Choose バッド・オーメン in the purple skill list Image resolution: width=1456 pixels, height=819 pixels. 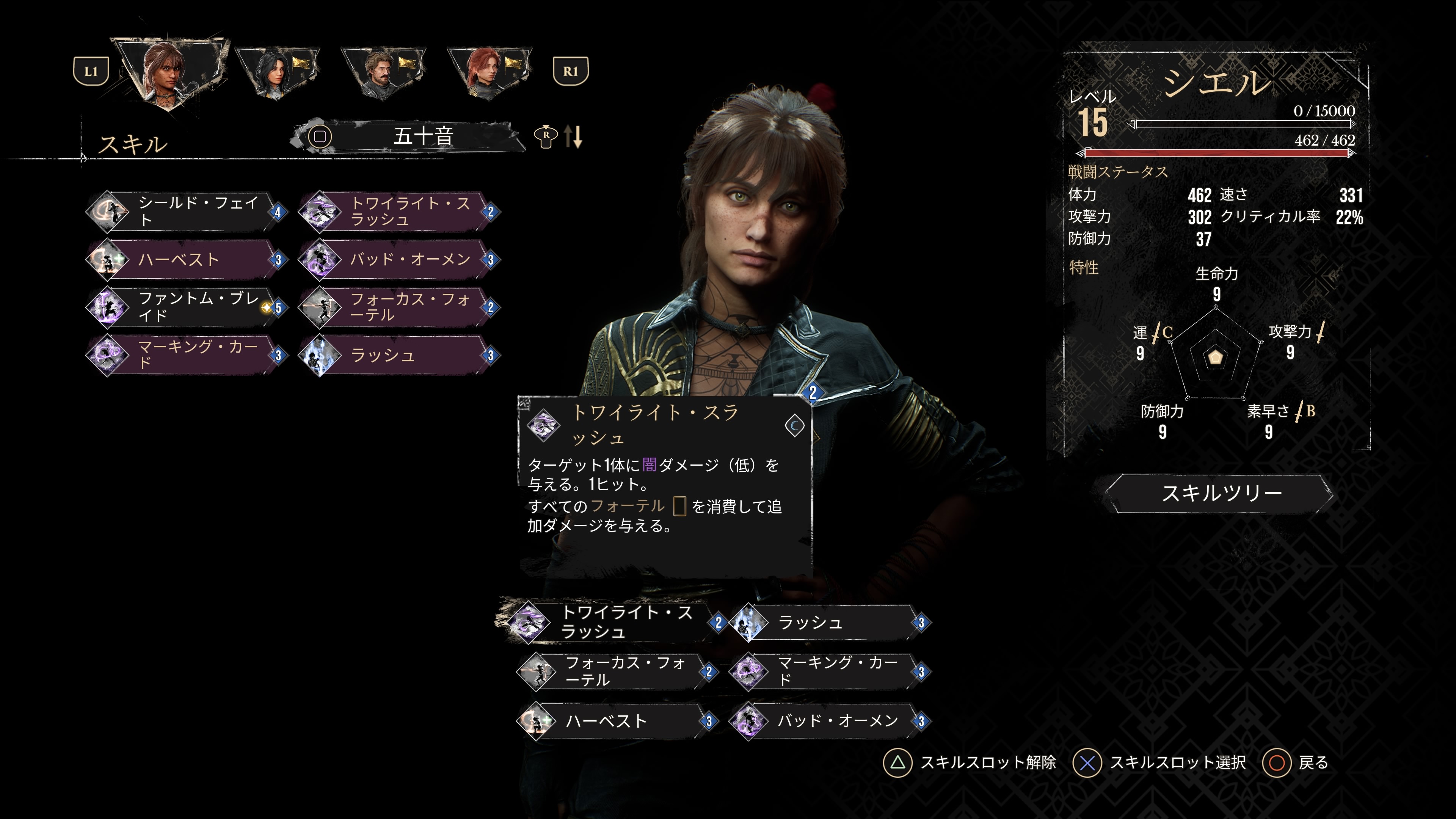click(399, 259)
